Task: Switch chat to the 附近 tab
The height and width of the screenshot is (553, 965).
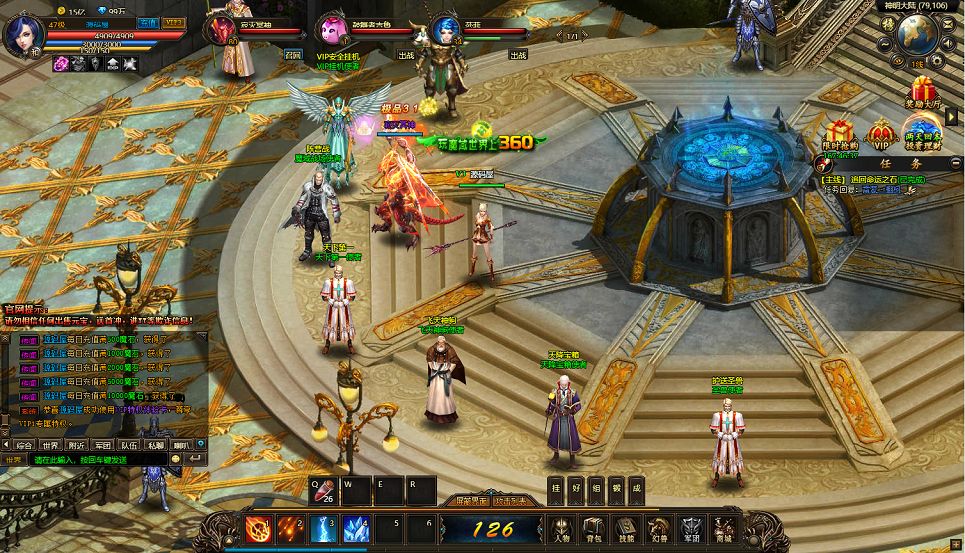Action: (76, 444)
